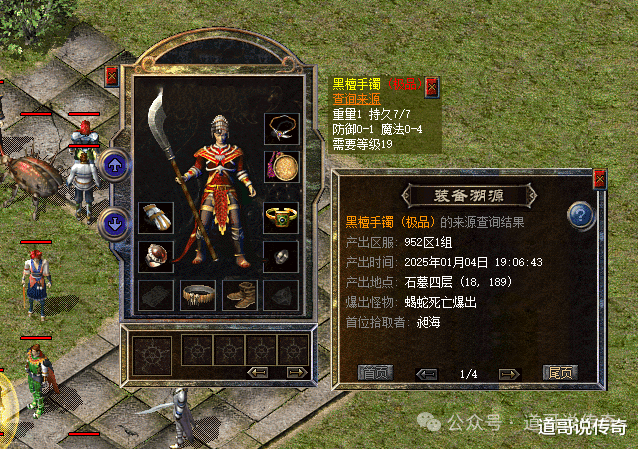Select the green gem gold ring slot
Viewport: 638px width, 449px height.
click(x=282, y=217)
